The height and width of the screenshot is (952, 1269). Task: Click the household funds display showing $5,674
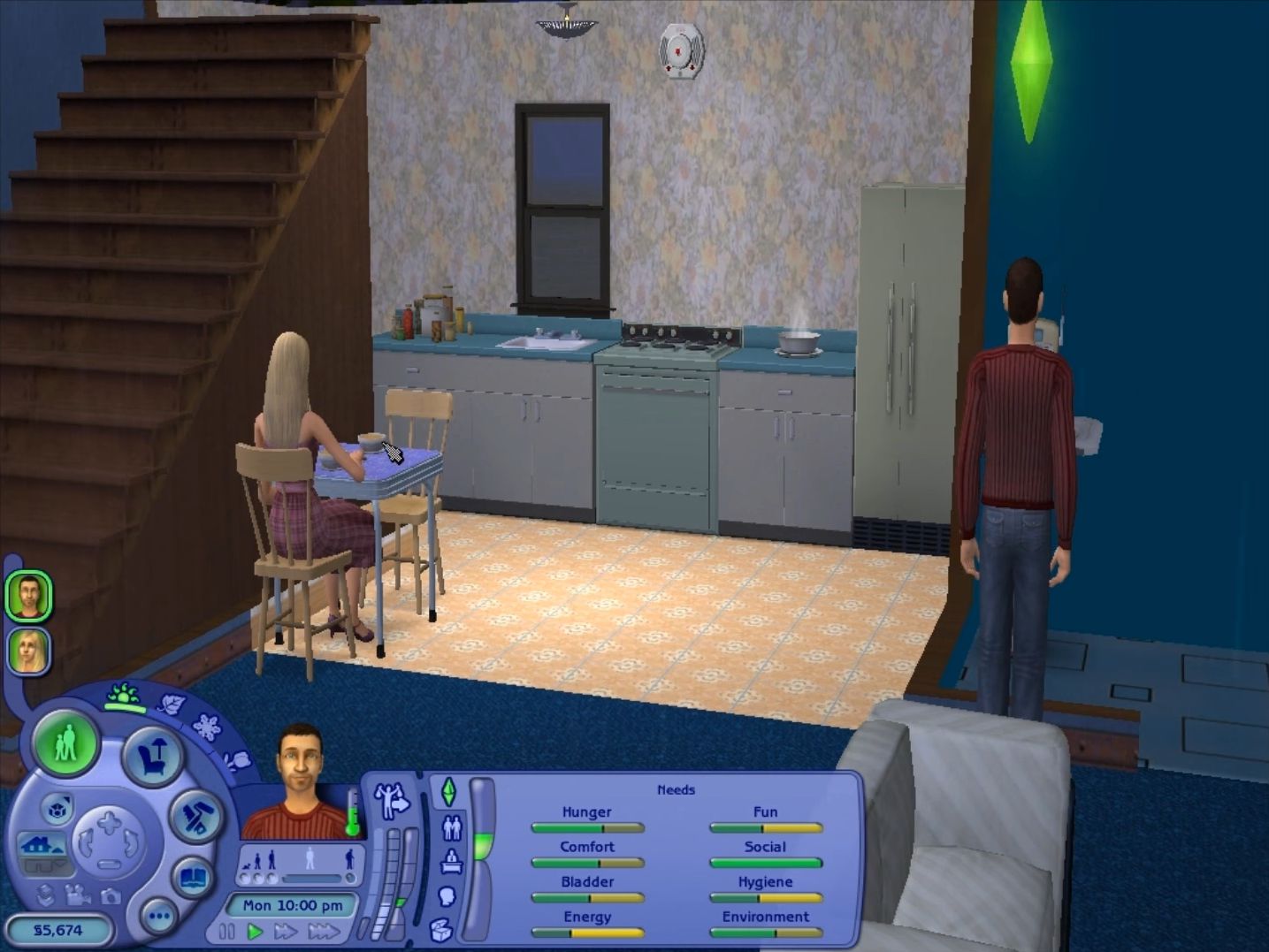(x=57, y=929)
